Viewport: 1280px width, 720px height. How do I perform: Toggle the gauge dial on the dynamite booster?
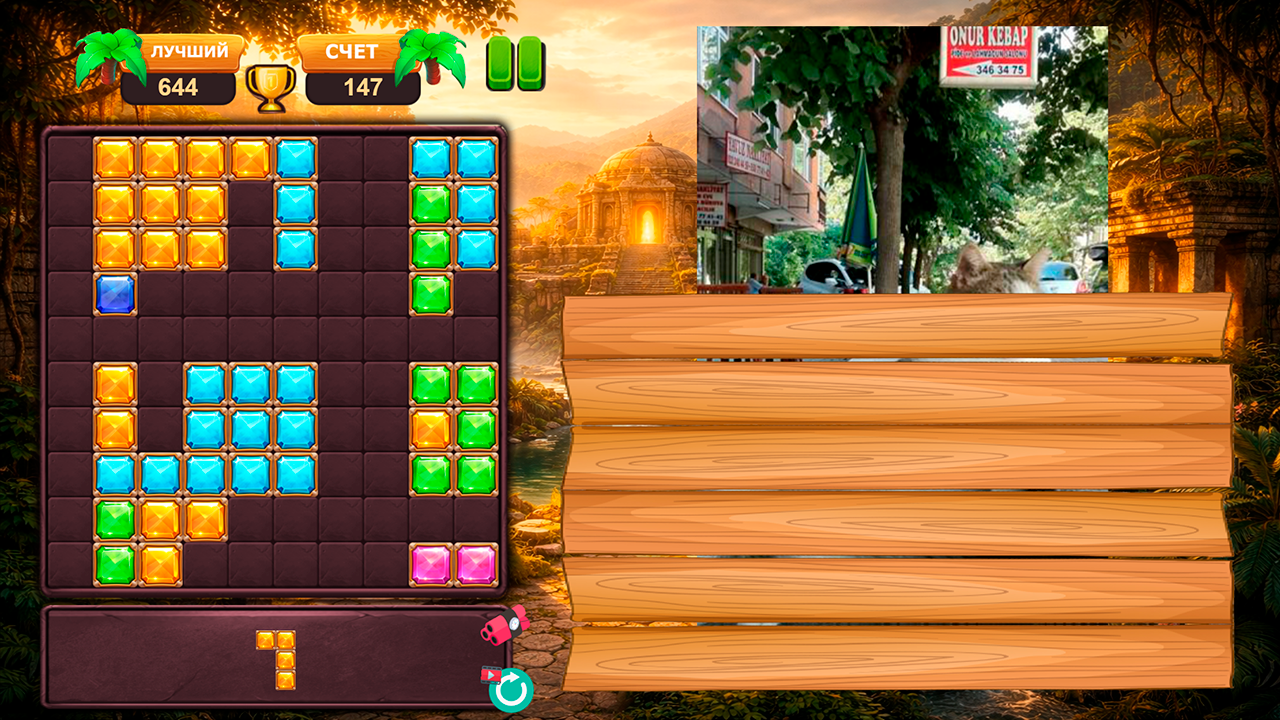coord(514,622)
